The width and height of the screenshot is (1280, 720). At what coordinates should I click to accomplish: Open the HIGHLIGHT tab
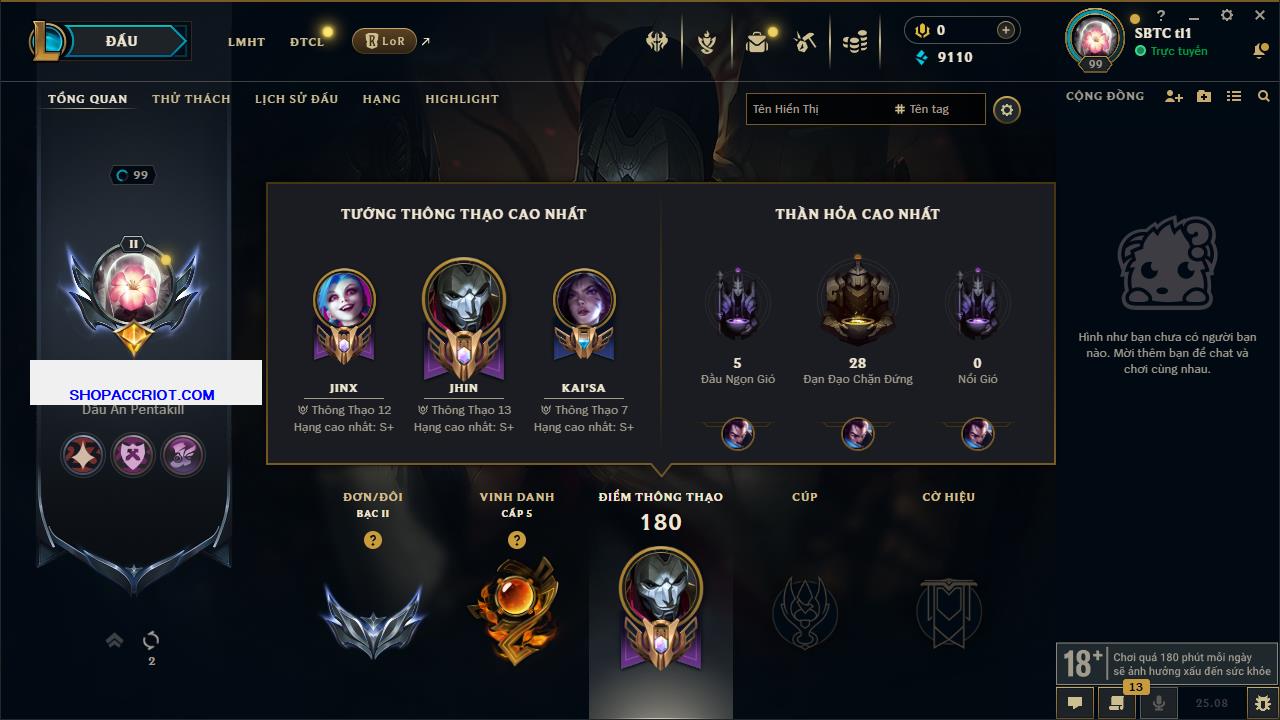(461, 99)
